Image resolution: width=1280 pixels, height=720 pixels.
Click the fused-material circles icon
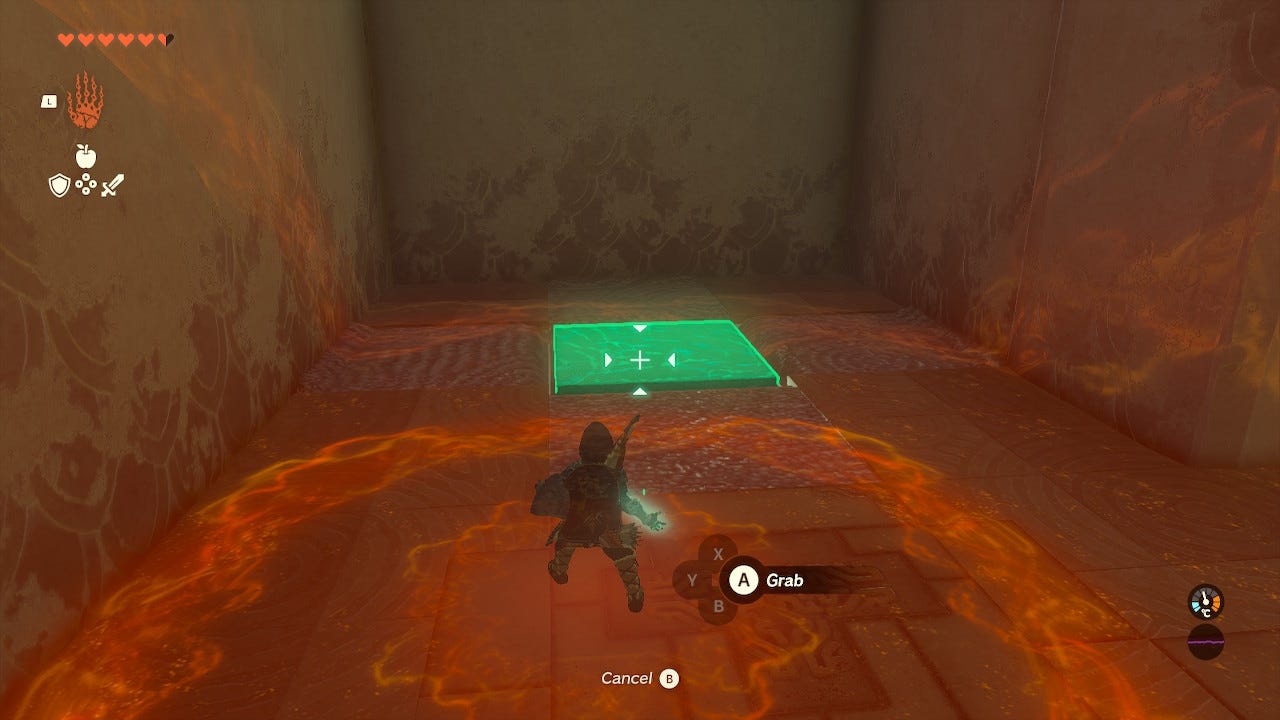[x=85, y=184]
